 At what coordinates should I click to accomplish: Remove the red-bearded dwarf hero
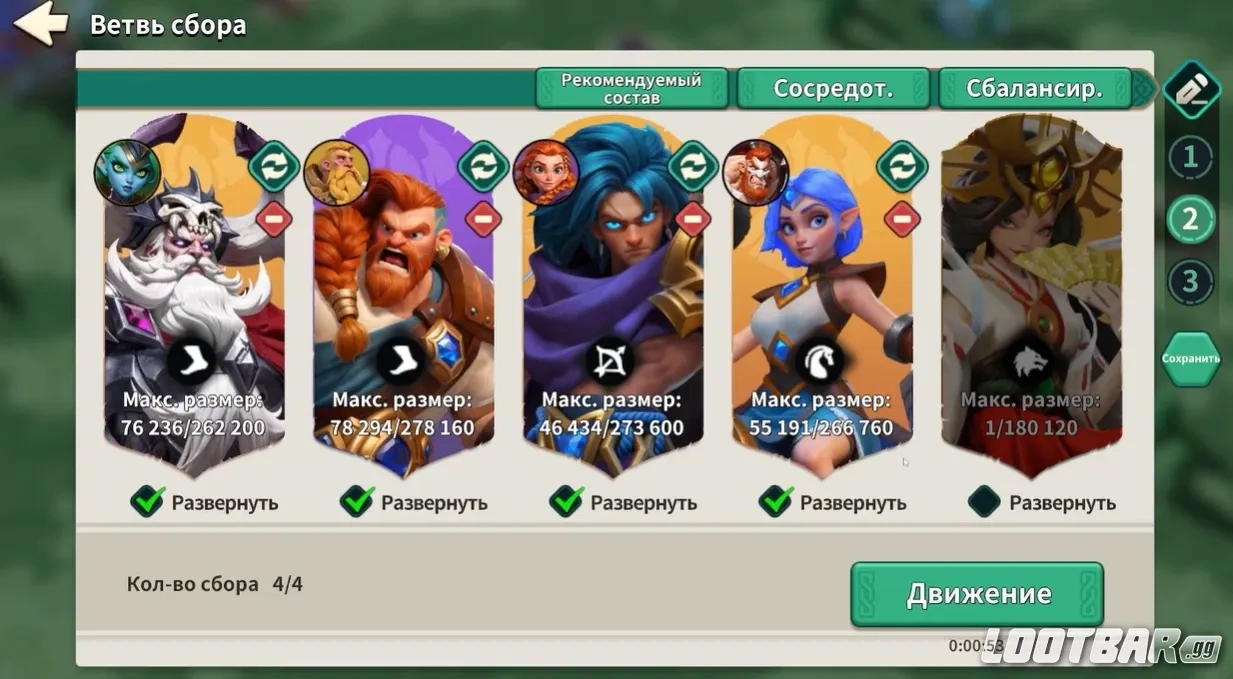pos(483,217)
